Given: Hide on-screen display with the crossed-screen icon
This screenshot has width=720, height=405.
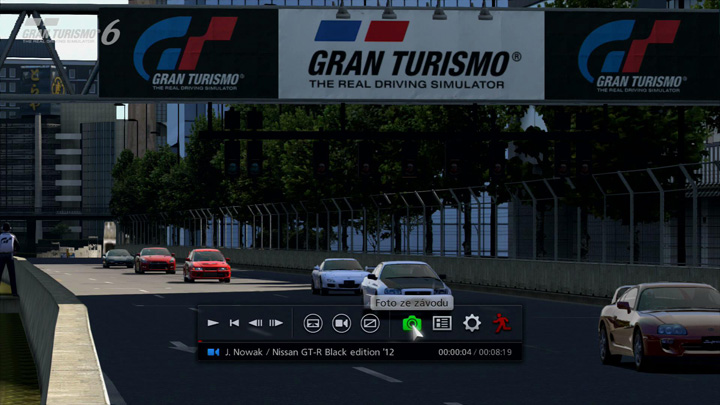Looking at the screenshot, I should click(370, 323).
